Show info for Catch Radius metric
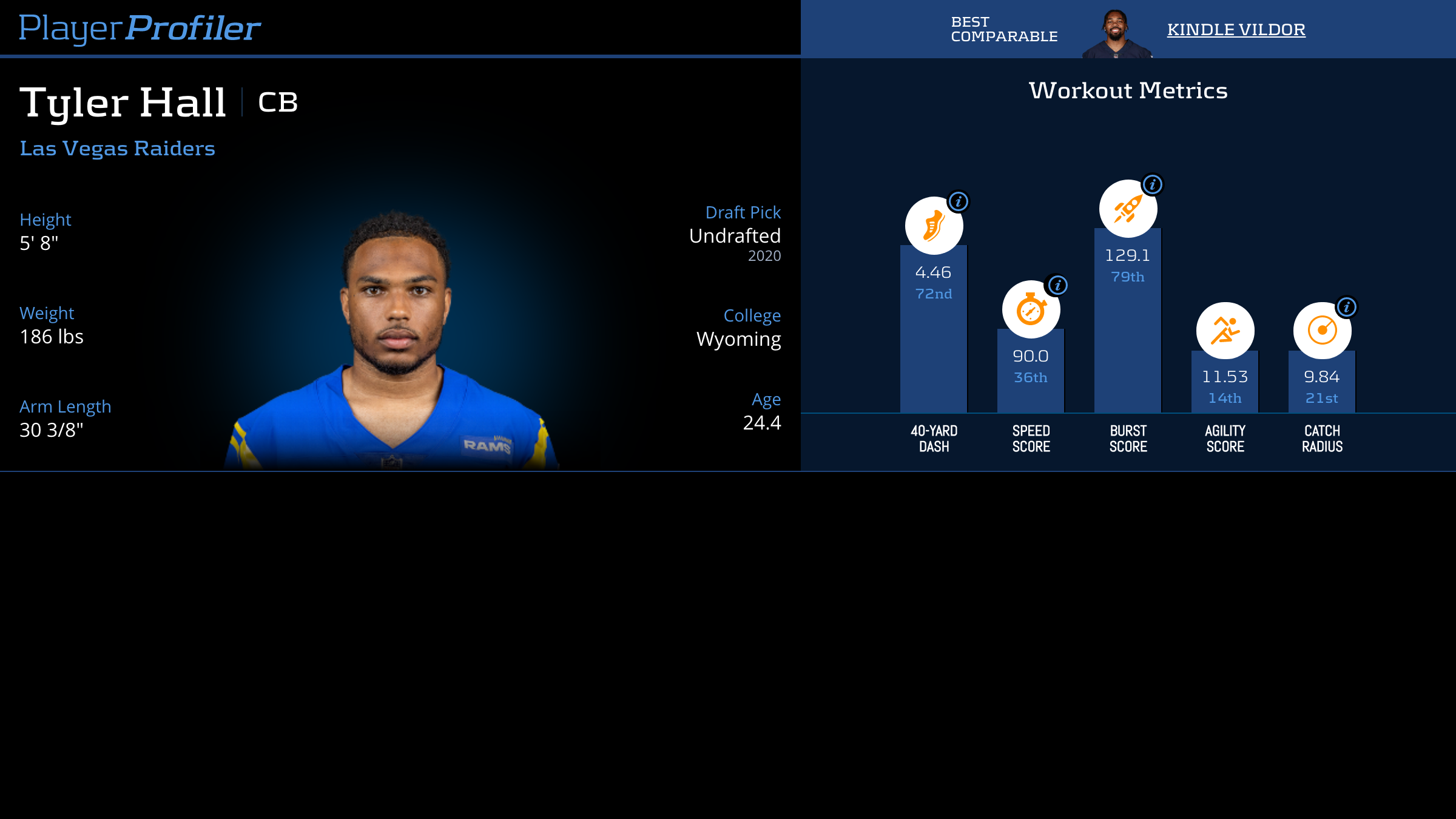 click(1346, 307)
